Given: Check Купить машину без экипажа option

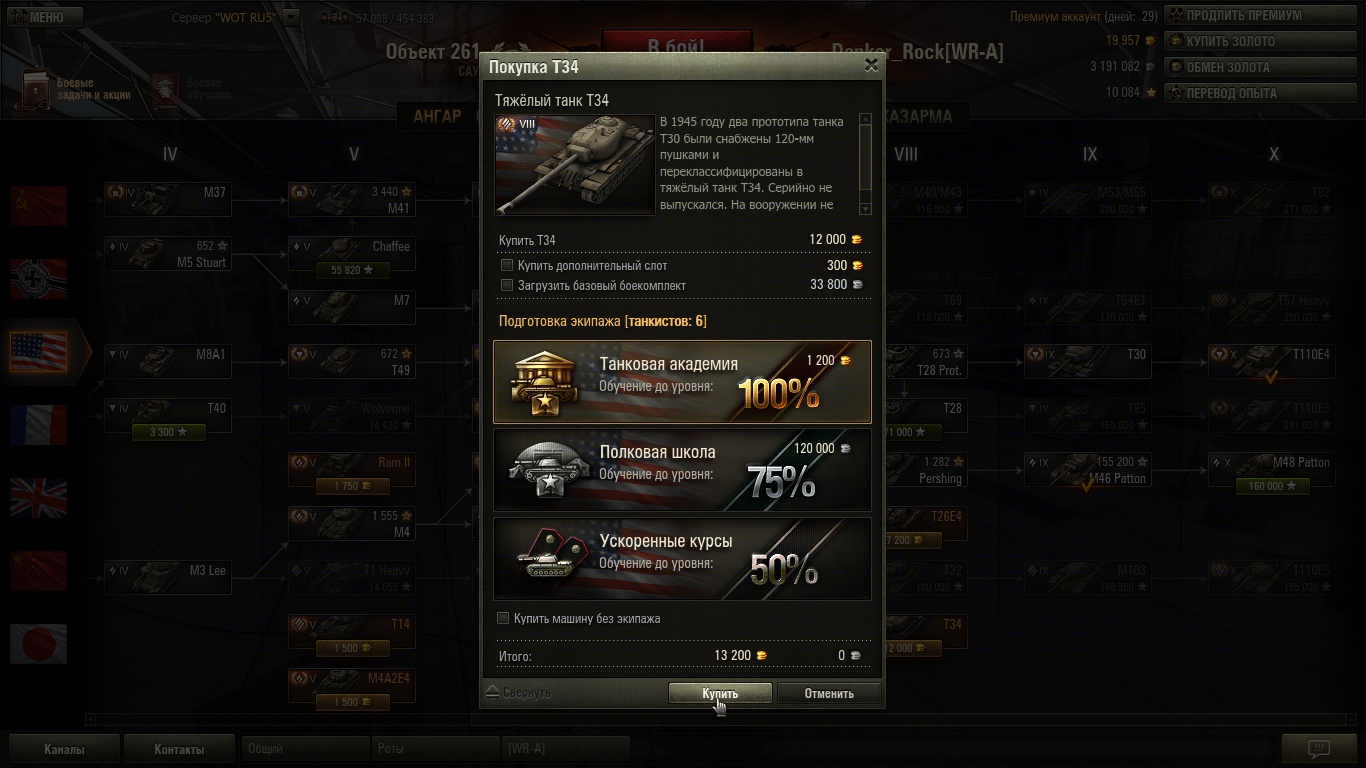Looking at the screenshot, I should (504, 618).
